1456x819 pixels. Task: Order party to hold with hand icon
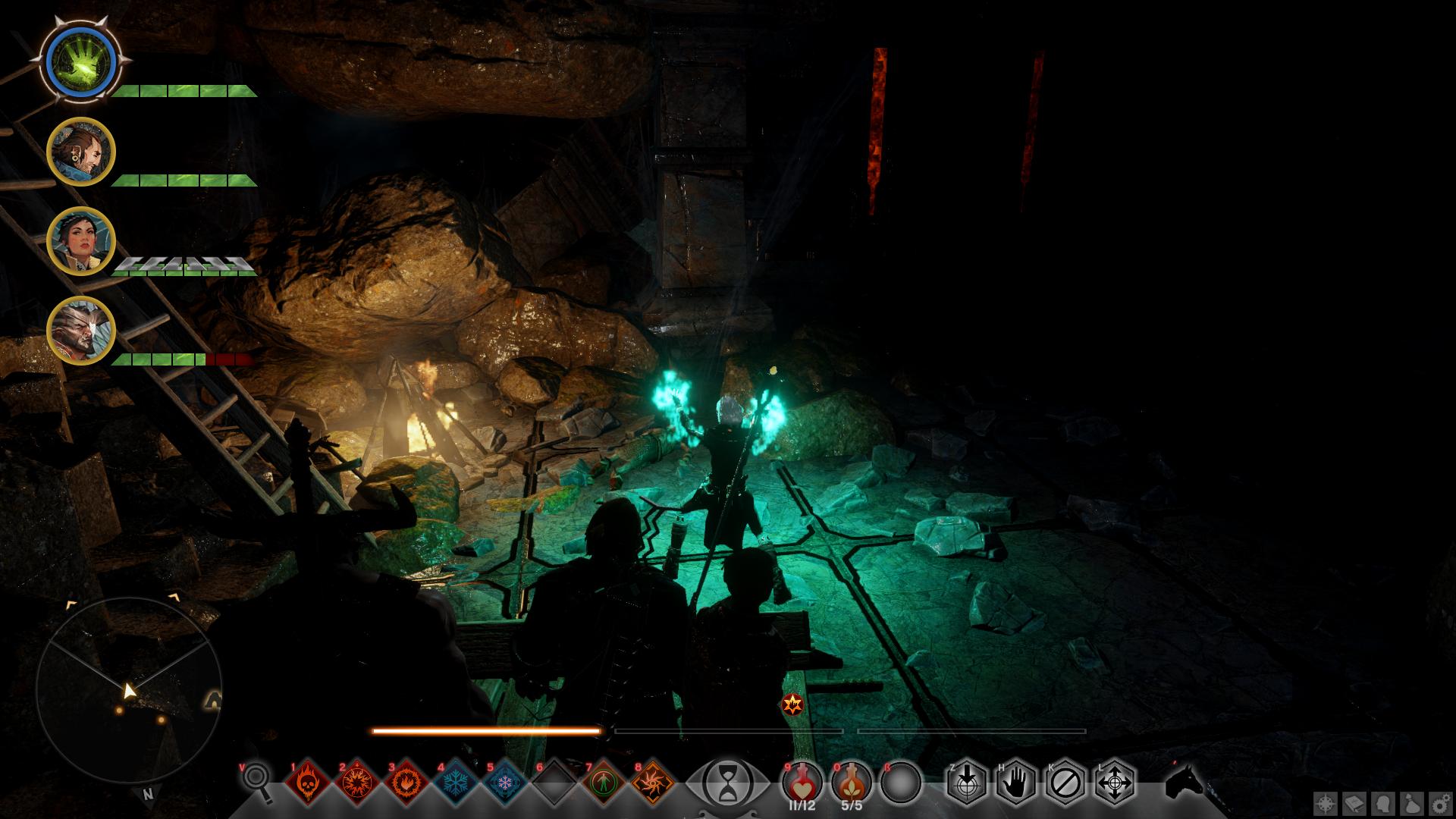pyautogui.click(x=1016, y=781)
